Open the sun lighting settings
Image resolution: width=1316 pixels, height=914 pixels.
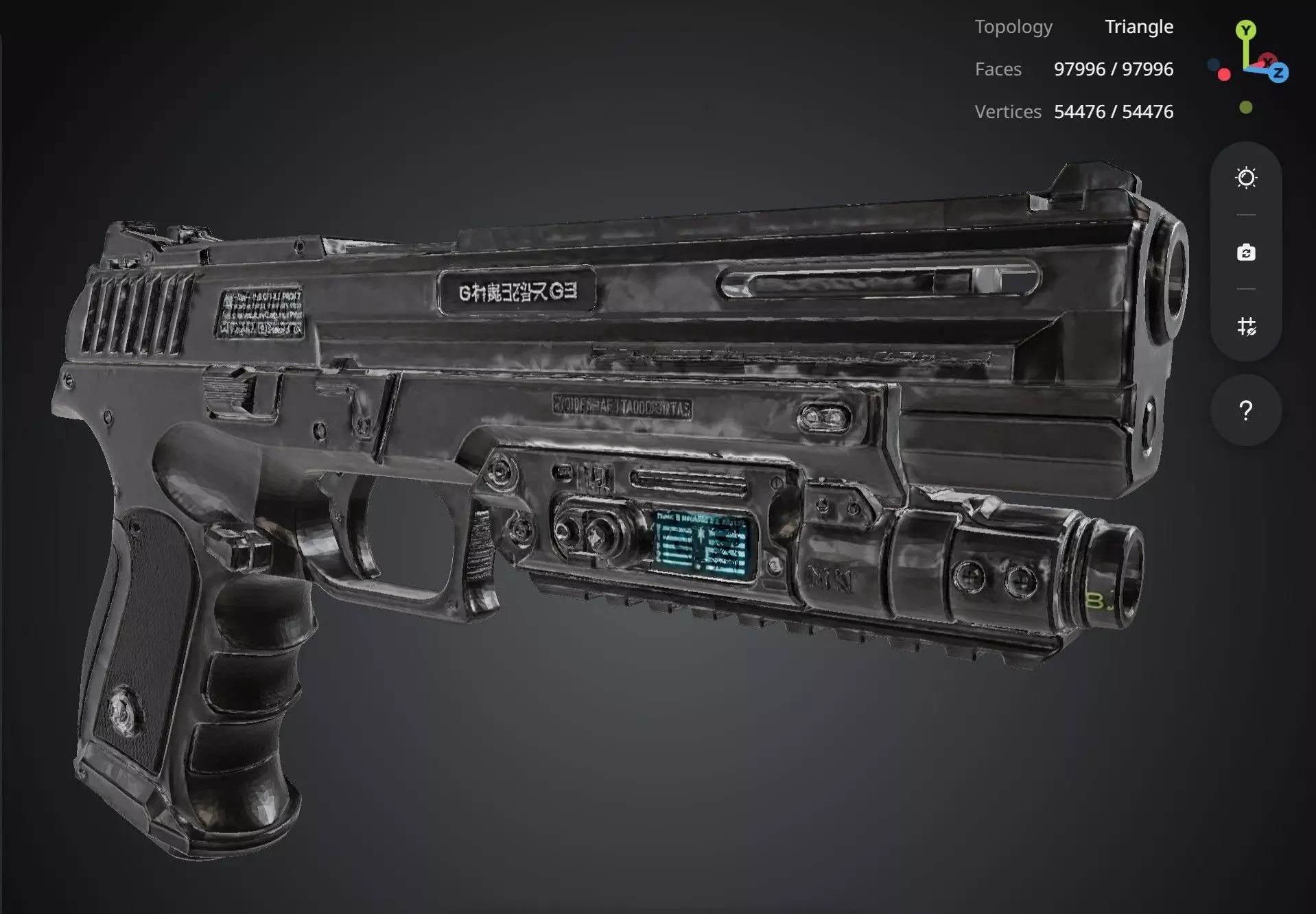click(x=1246, y=178)
